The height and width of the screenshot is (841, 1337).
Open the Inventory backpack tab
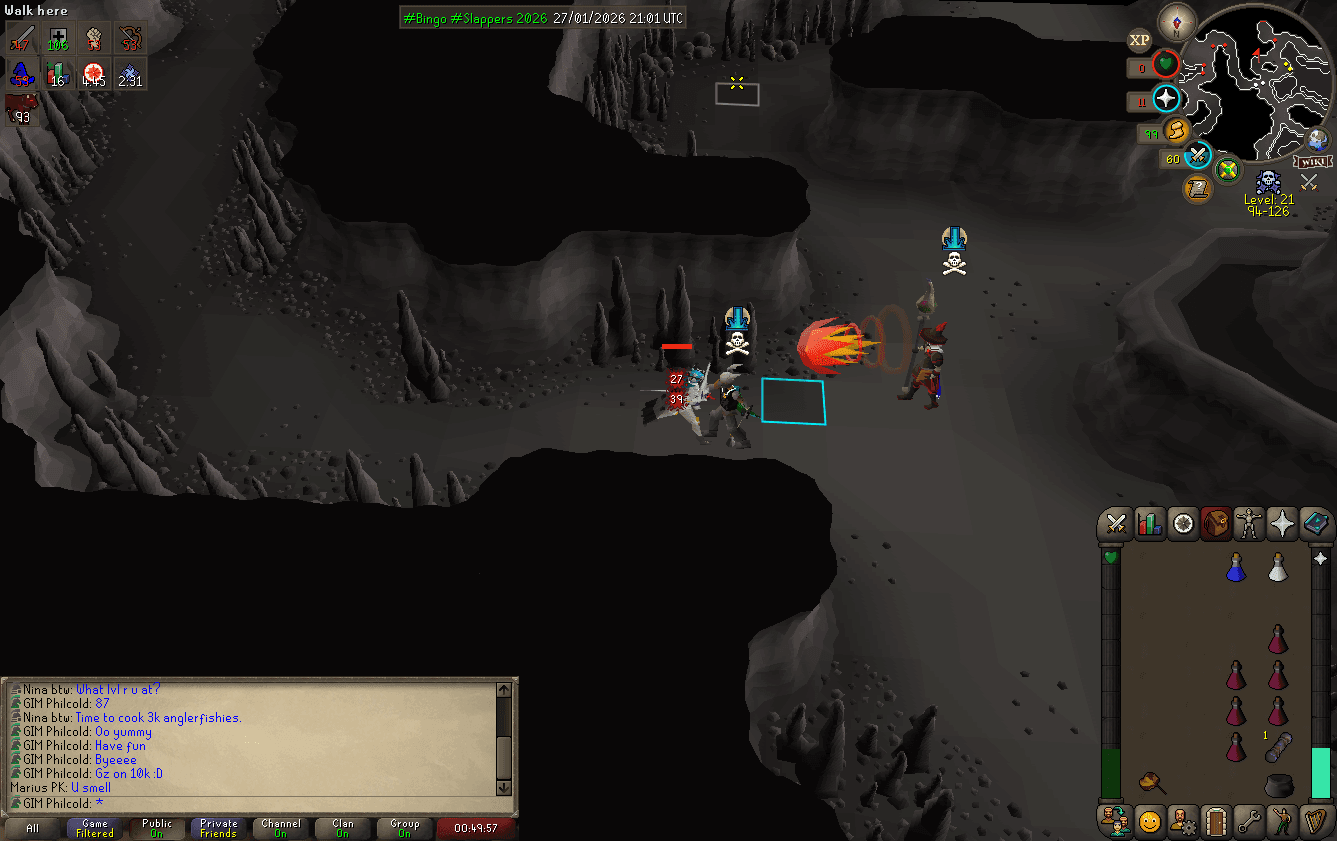[x=1216, y=524]
